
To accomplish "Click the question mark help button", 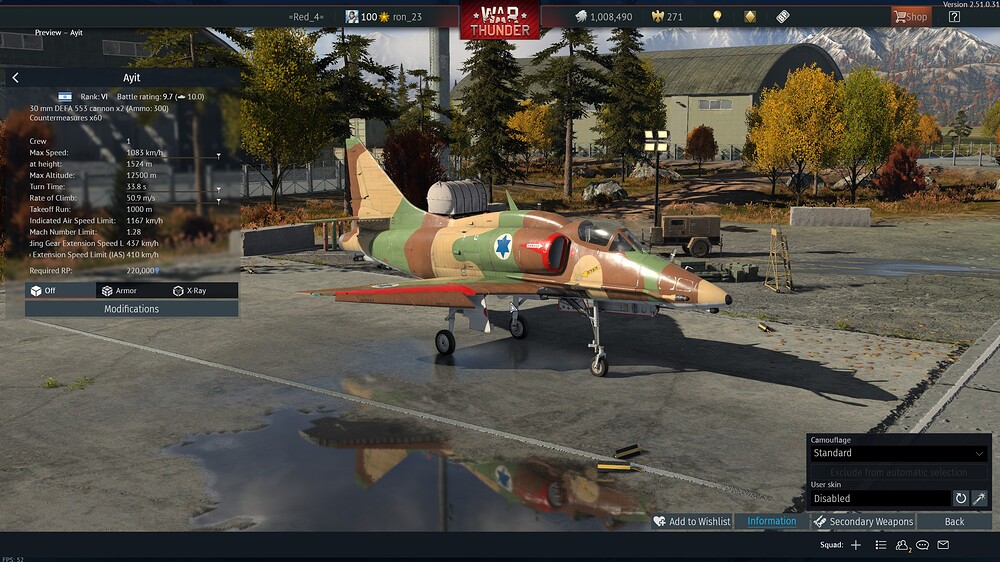I will 954,16.
